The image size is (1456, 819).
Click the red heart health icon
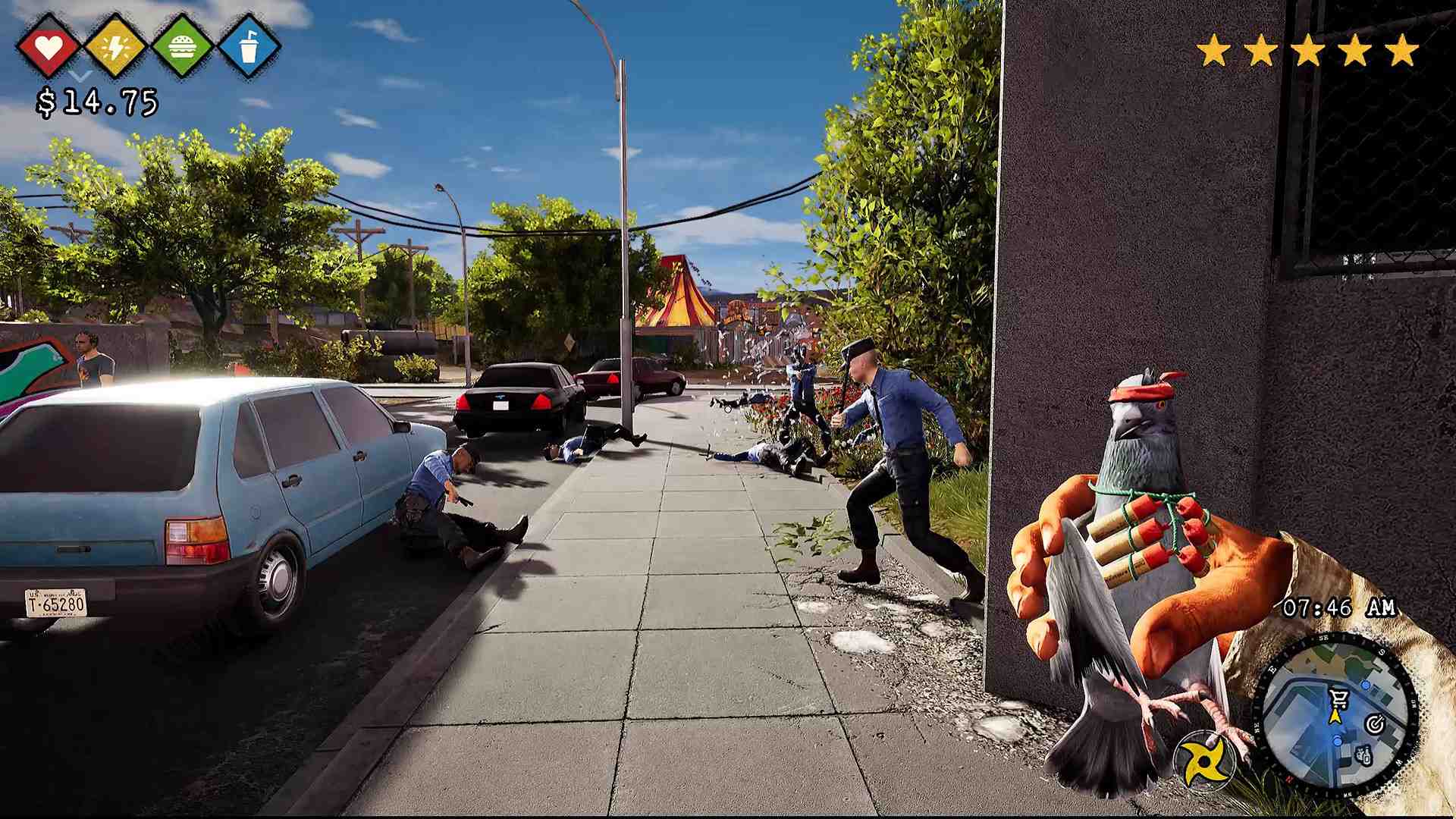click(49, 47)
